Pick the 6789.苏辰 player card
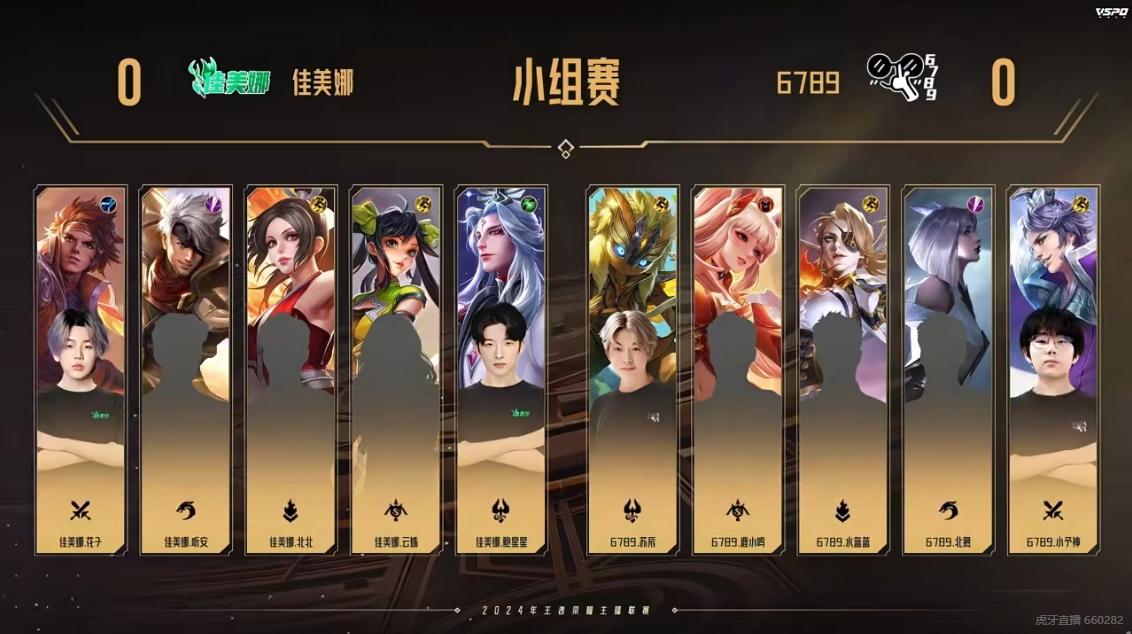The height and width of the screenshot is (634, 1132). point(632,370)
